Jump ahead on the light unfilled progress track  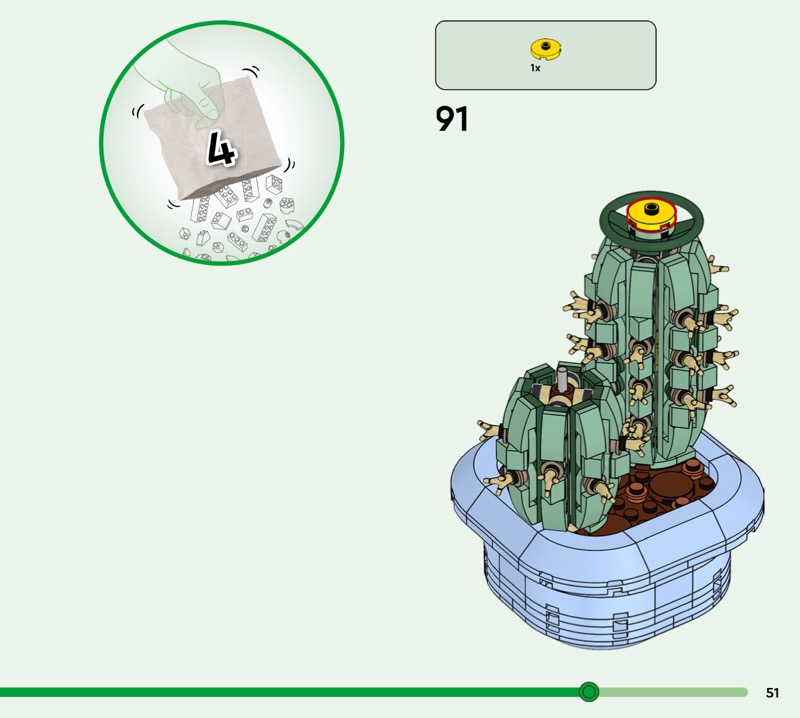pyautogui.click(x=672, y=692)
